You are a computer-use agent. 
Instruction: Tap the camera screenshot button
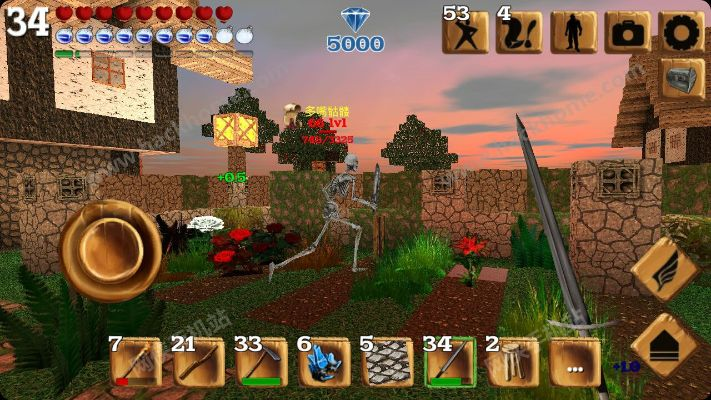[x=628, y=32]
